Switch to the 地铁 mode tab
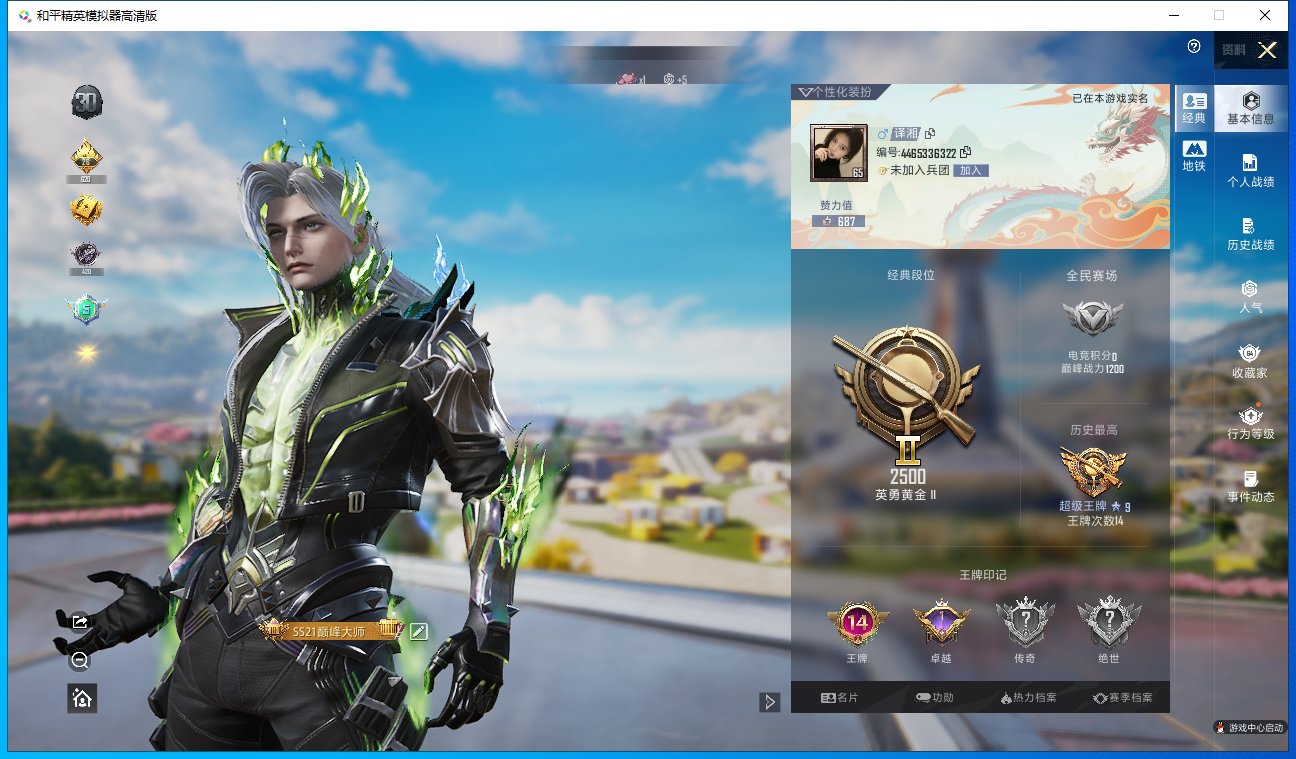The height and width of the screenshot is (759, 1296). pyautogui.click(x=1194, y=156)
